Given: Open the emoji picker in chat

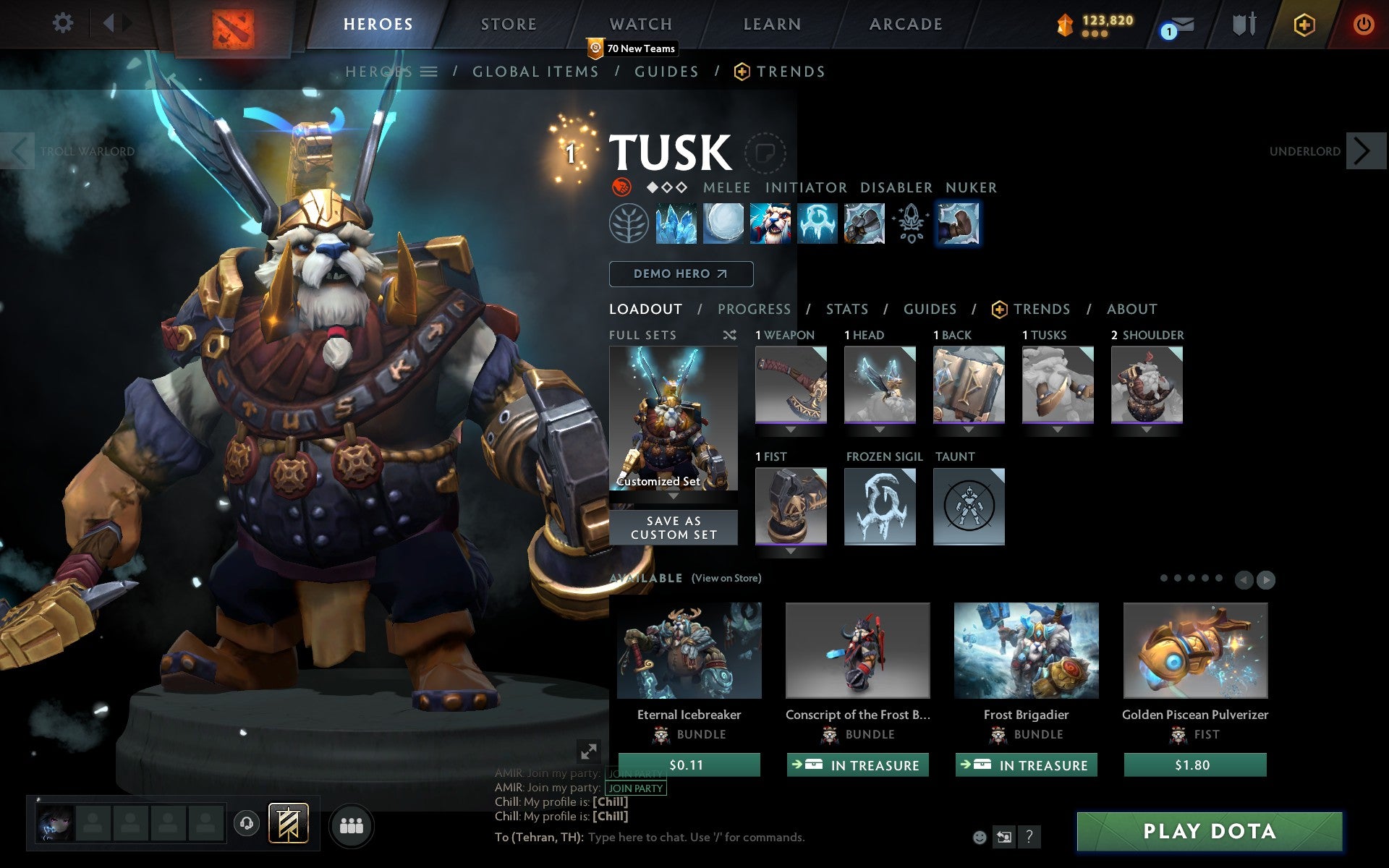Looking at the screenshot, I should point(981,837).
